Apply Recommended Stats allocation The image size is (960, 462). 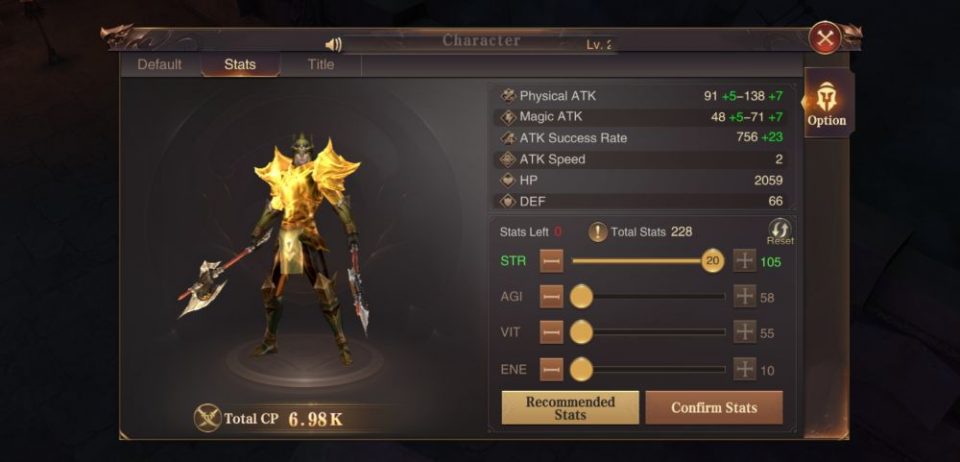[570, 408]
